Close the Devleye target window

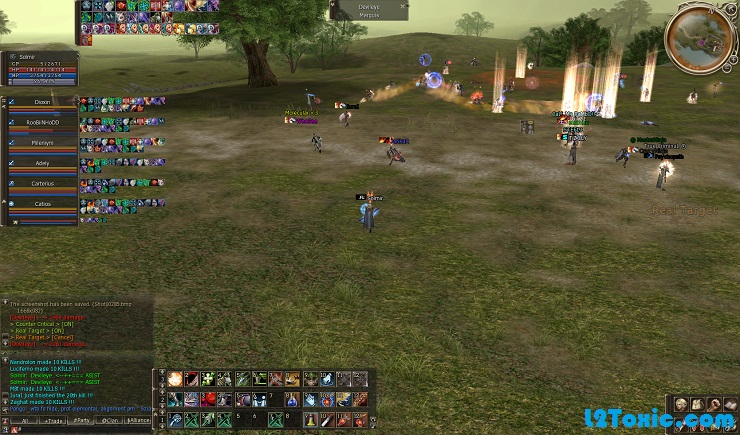404,7
